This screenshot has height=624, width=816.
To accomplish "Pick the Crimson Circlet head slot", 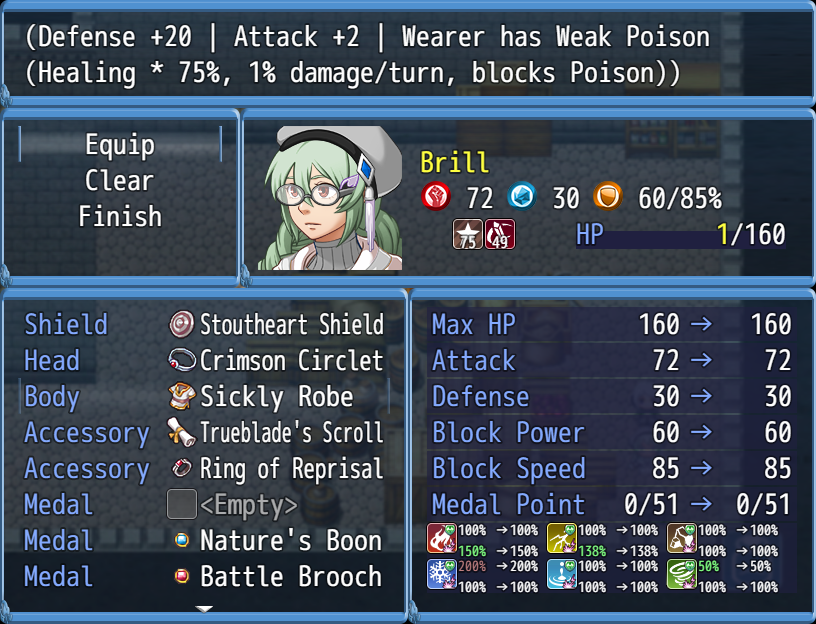I will tap(276, 361).
